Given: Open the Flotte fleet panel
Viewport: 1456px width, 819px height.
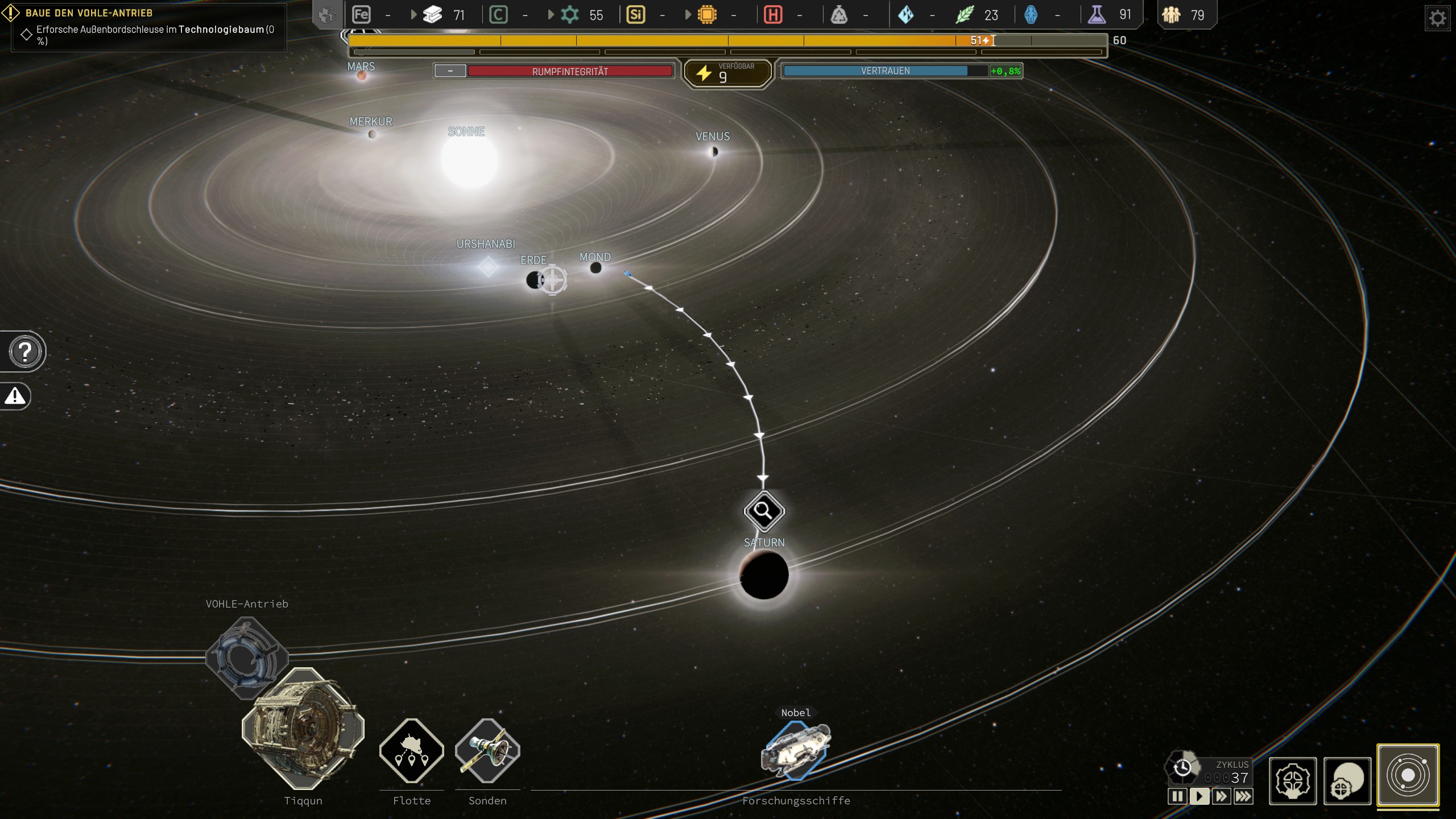Looking at the screenshot, I should [x=411, y=751].
